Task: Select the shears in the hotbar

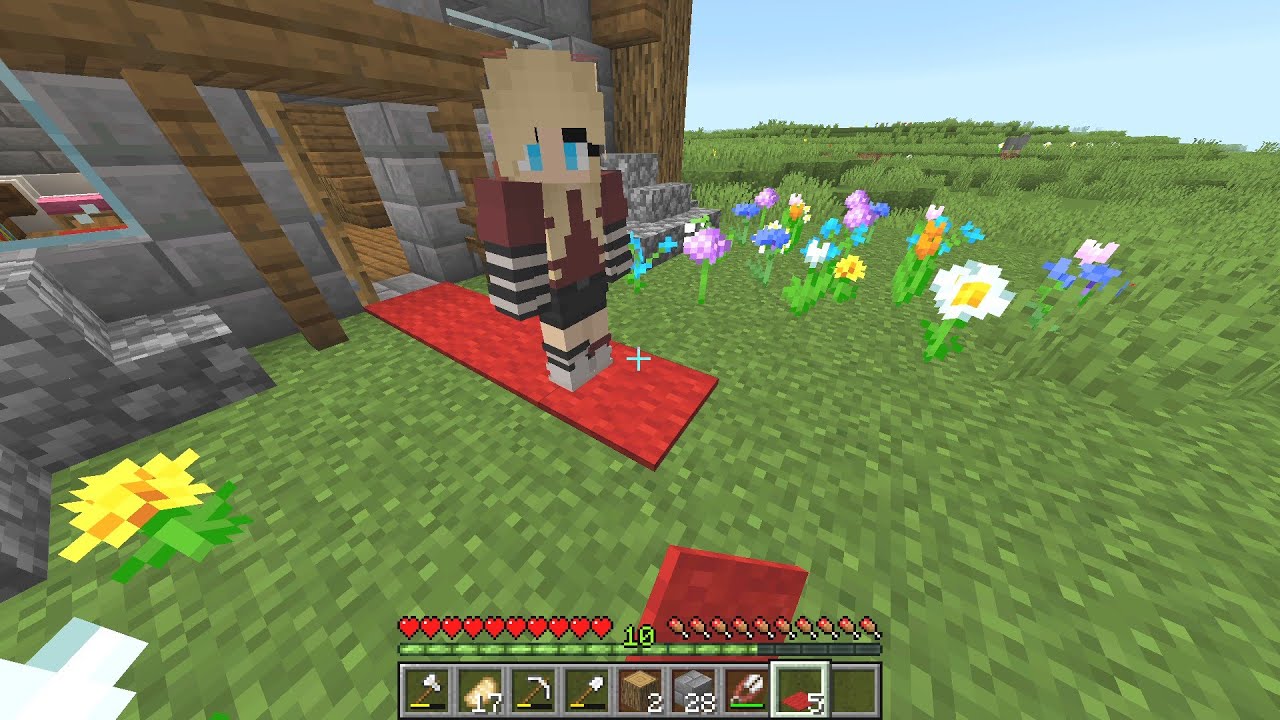Action: tap(747, 687)
